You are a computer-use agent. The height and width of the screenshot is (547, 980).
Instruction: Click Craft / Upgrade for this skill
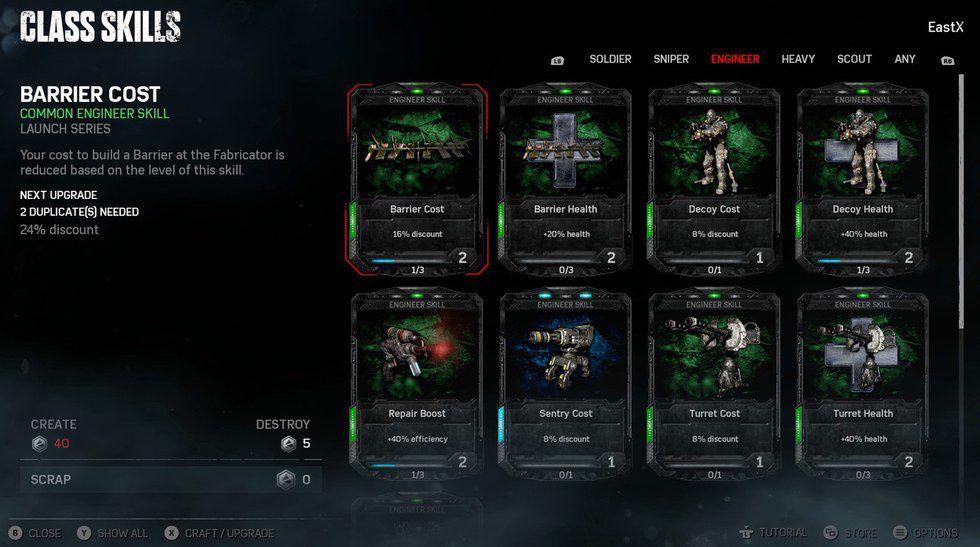[222, 533]
